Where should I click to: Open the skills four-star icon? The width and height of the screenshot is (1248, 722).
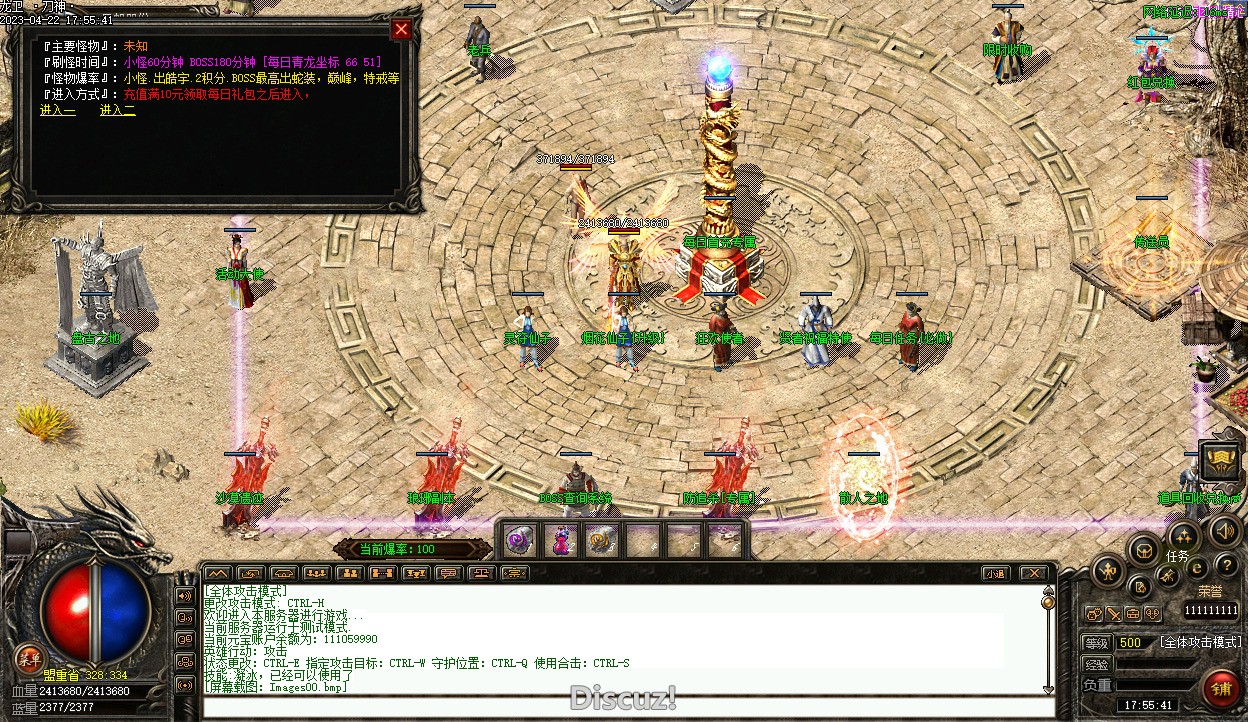[x=1183, y=536]
